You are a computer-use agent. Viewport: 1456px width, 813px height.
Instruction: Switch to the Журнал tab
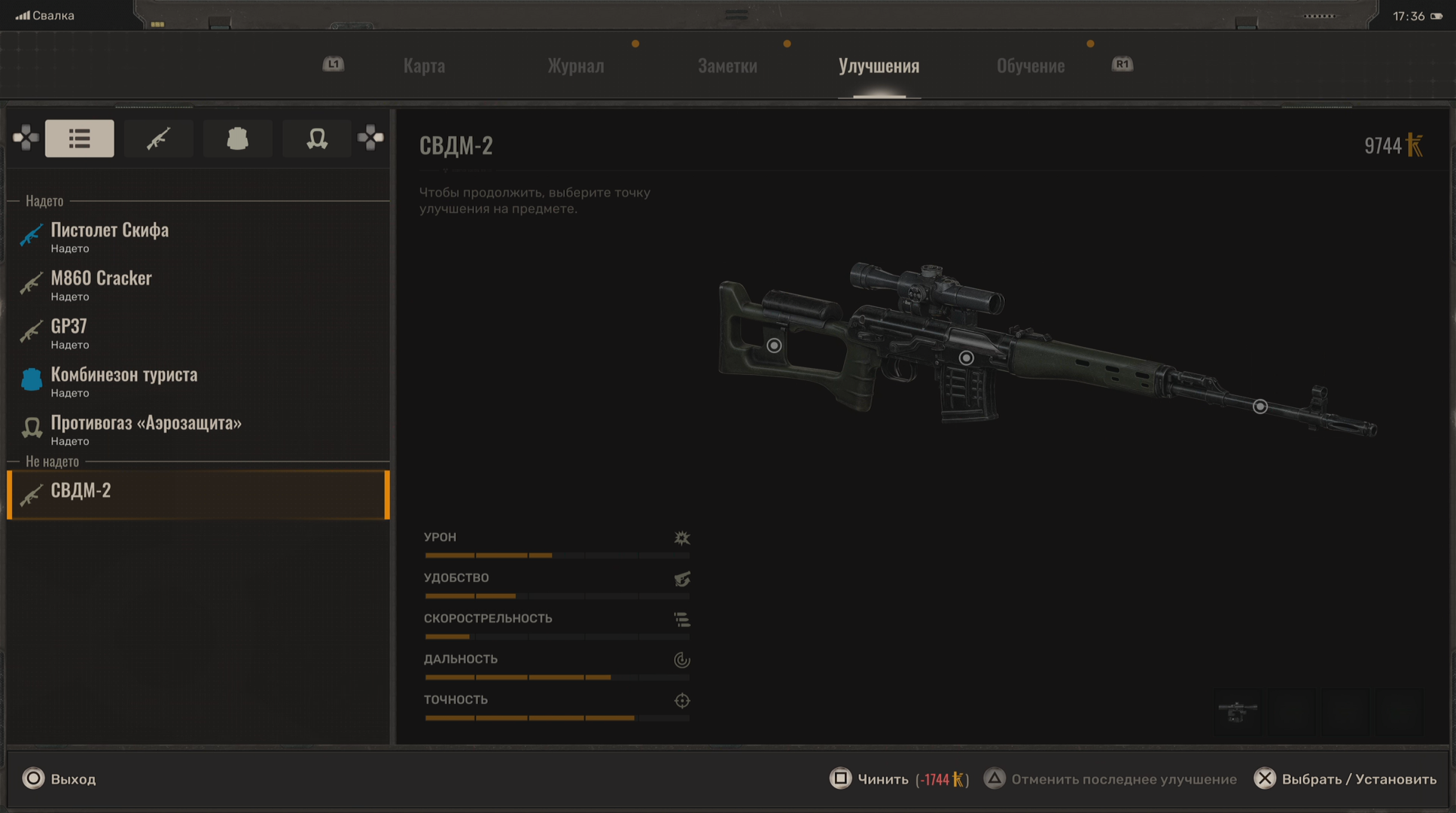click(x=575, y=66)
